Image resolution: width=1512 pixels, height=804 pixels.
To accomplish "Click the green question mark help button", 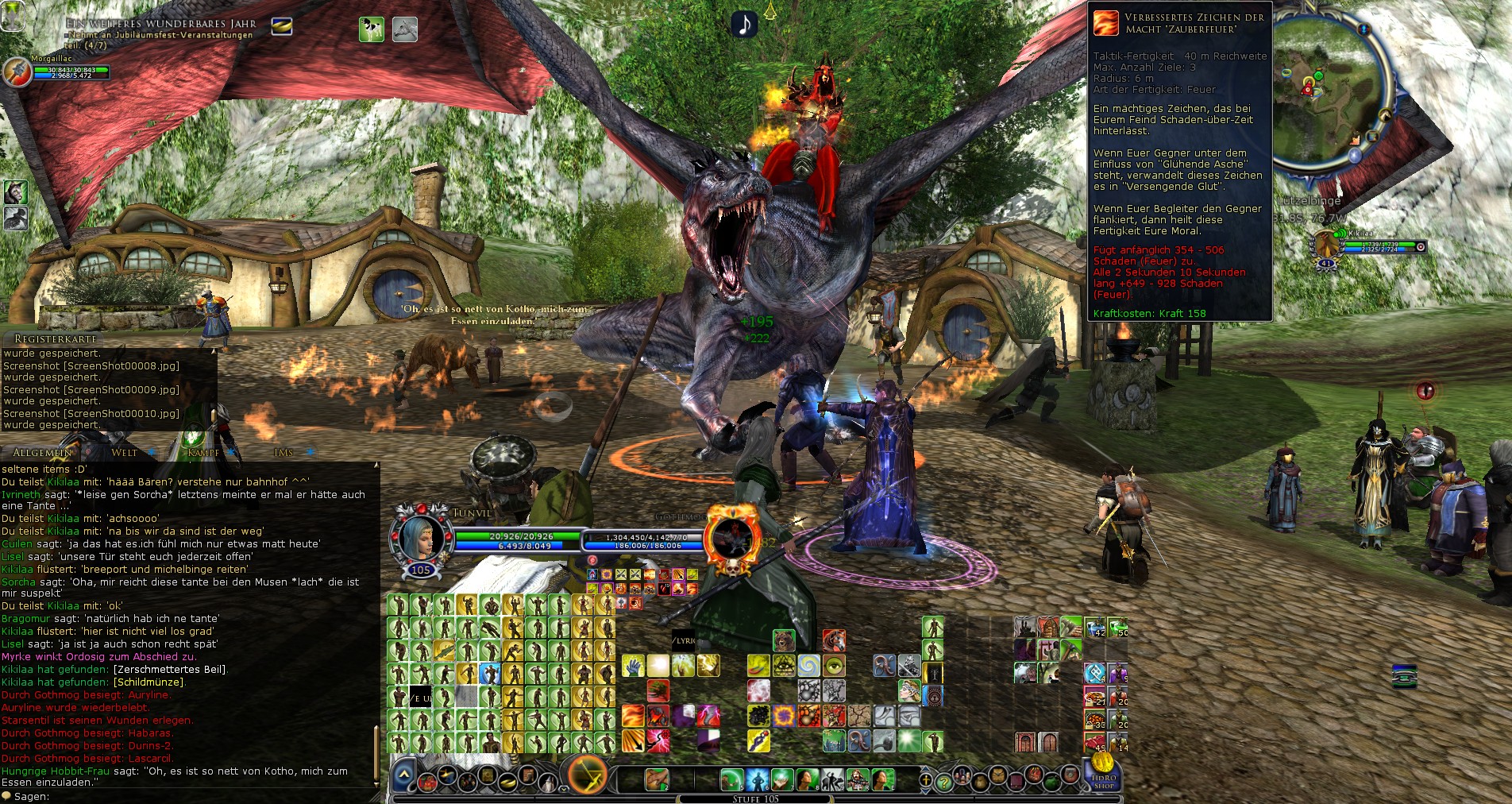I will pos(943,782).
